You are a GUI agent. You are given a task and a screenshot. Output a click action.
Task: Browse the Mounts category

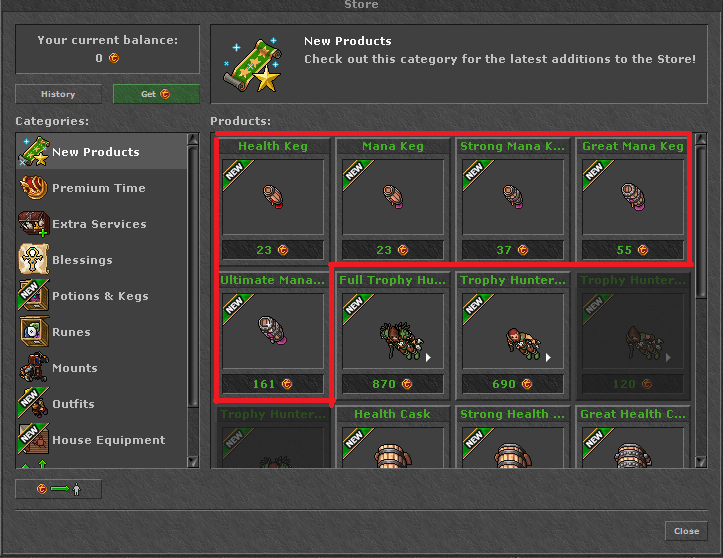tap(75, 368)
